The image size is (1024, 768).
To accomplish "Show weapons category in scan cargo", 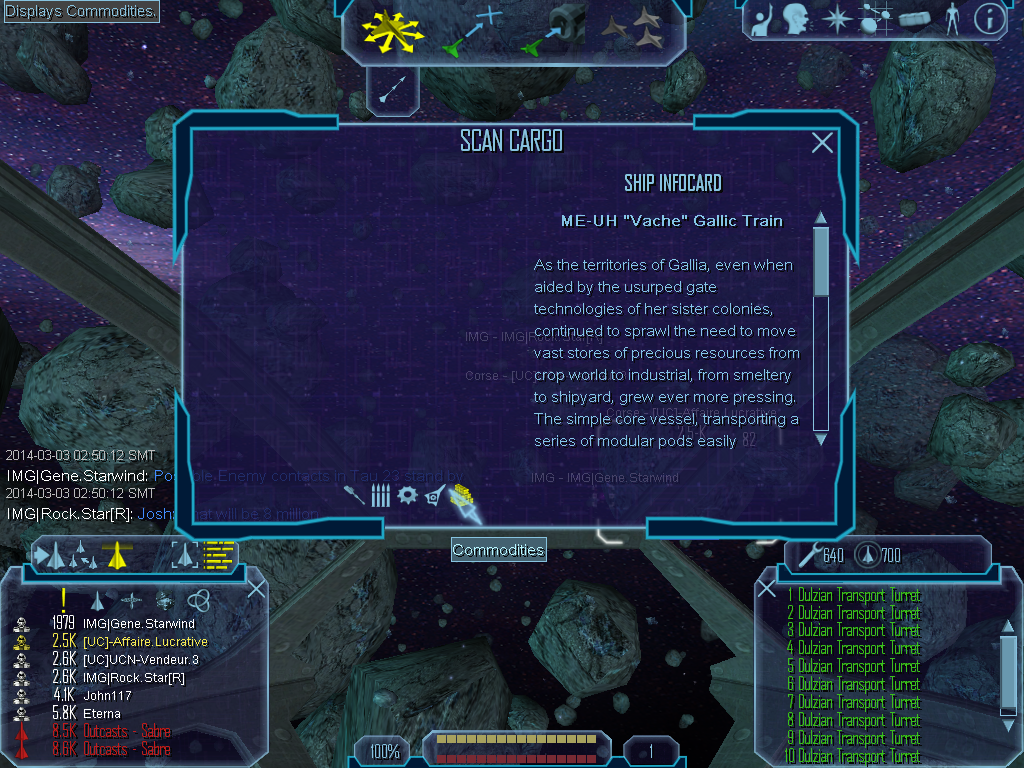I will (354, 495).
